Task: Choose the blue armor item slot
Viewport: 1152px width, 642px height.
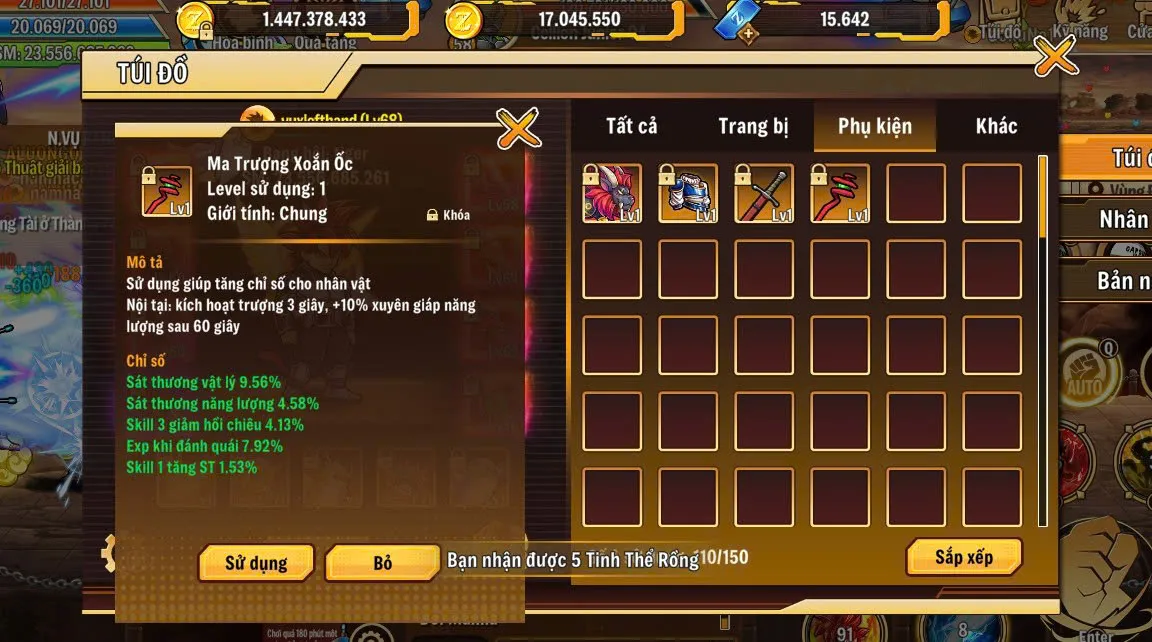Action: click(688, 193)
